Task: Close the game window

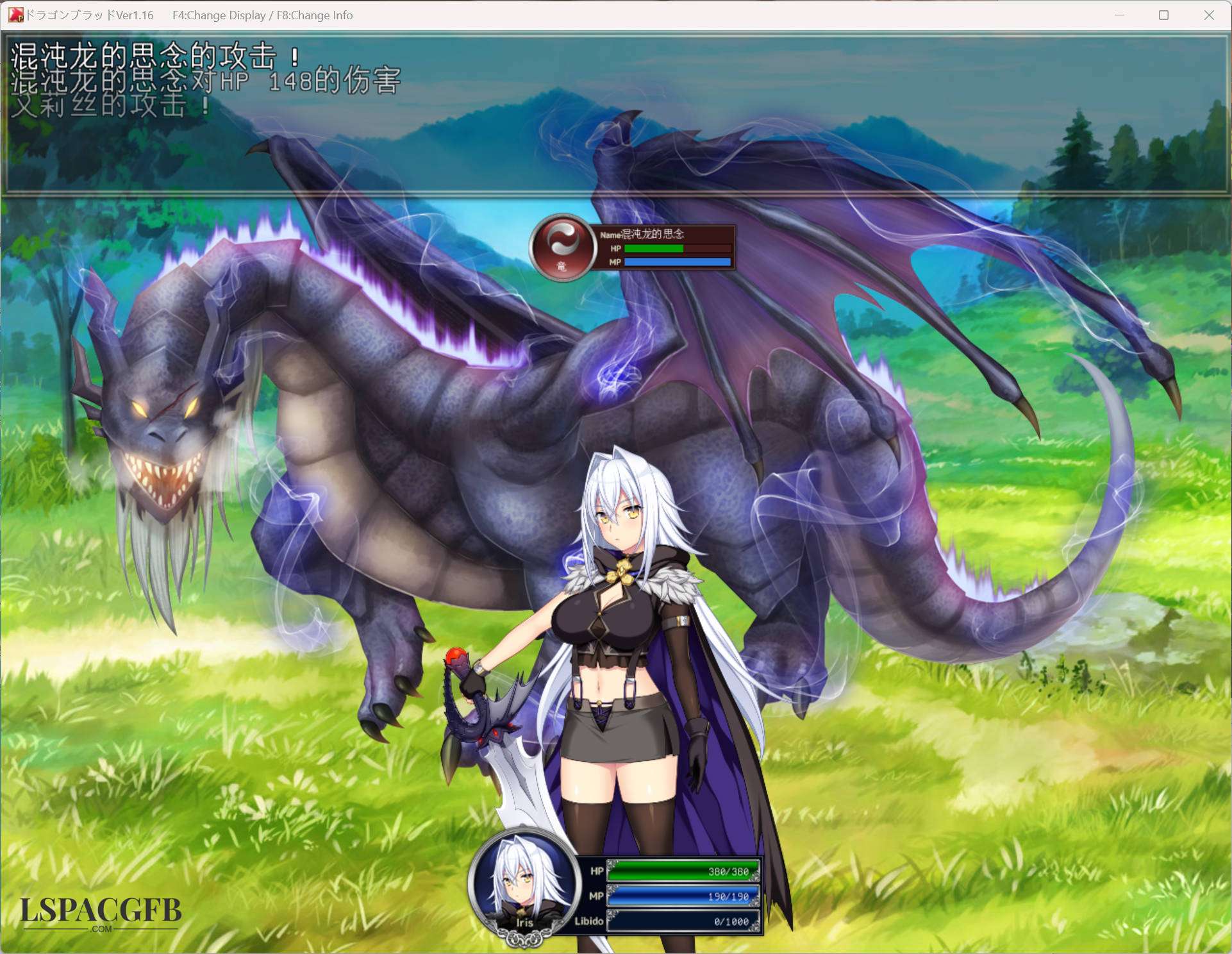Action: (1208, 15)
